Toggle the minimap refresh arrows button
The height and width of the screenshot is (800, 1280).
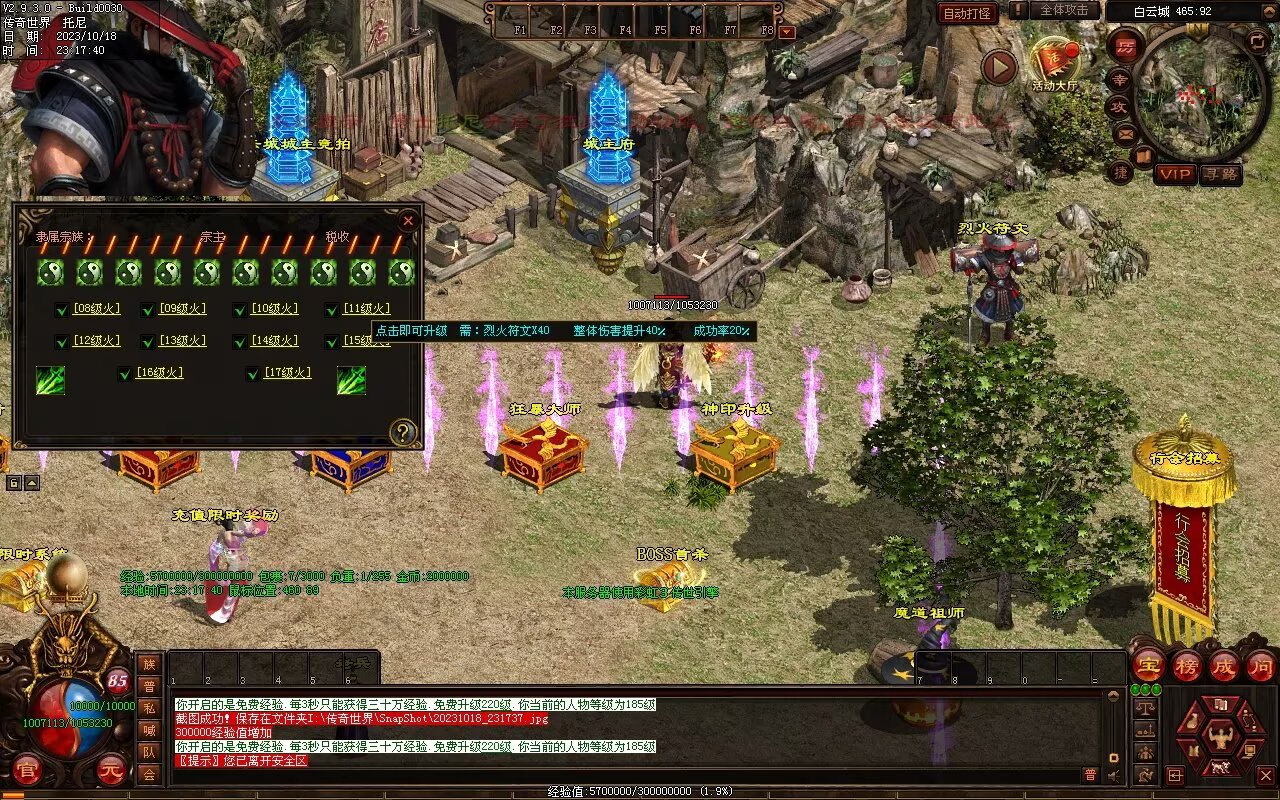click(1257, 41)
